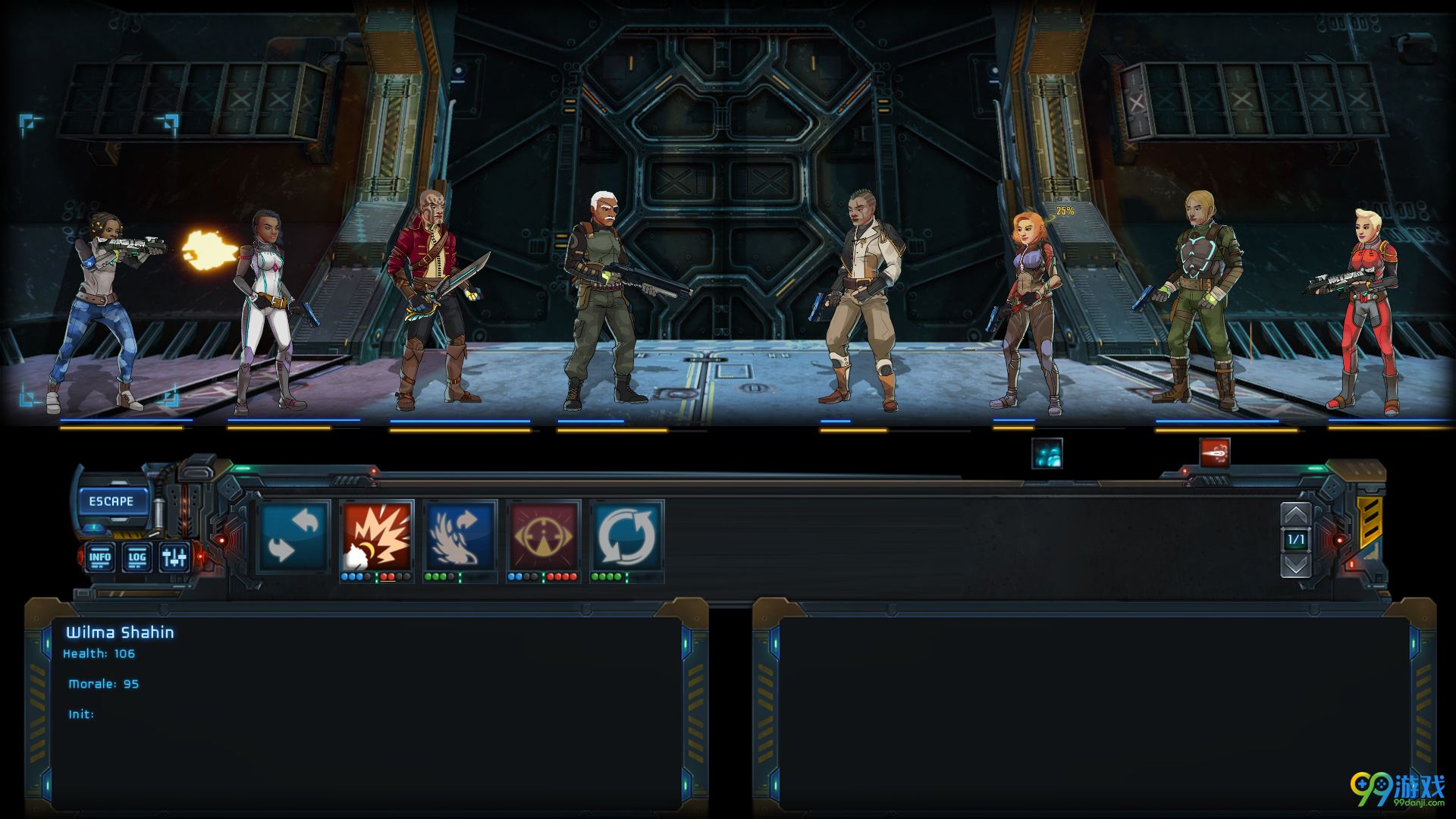Select the circular arrows reload ability
Screen dimensions: 1456x819
tap(626, 535)
